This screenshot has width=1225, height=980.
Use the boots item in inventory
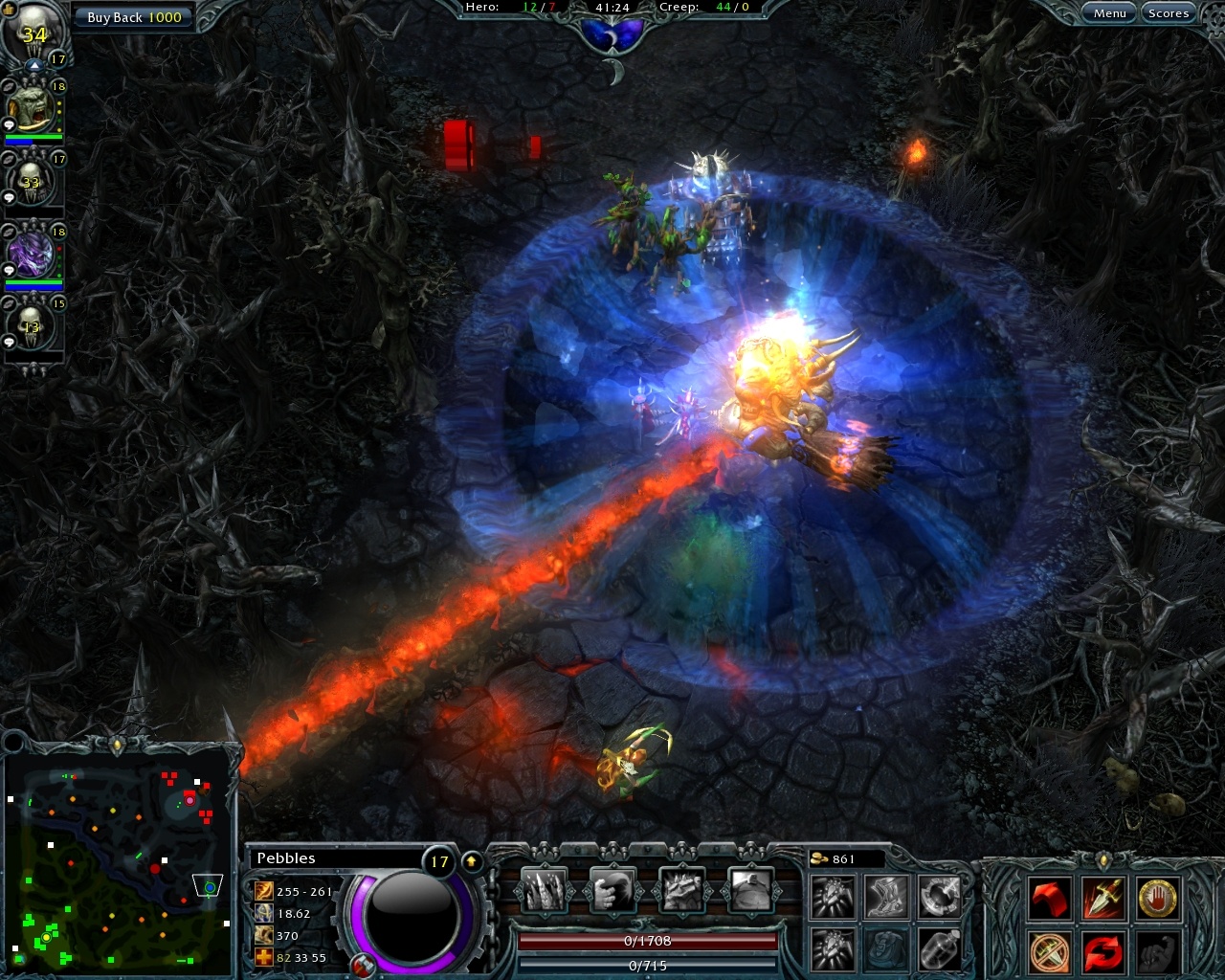click(885, 895)
